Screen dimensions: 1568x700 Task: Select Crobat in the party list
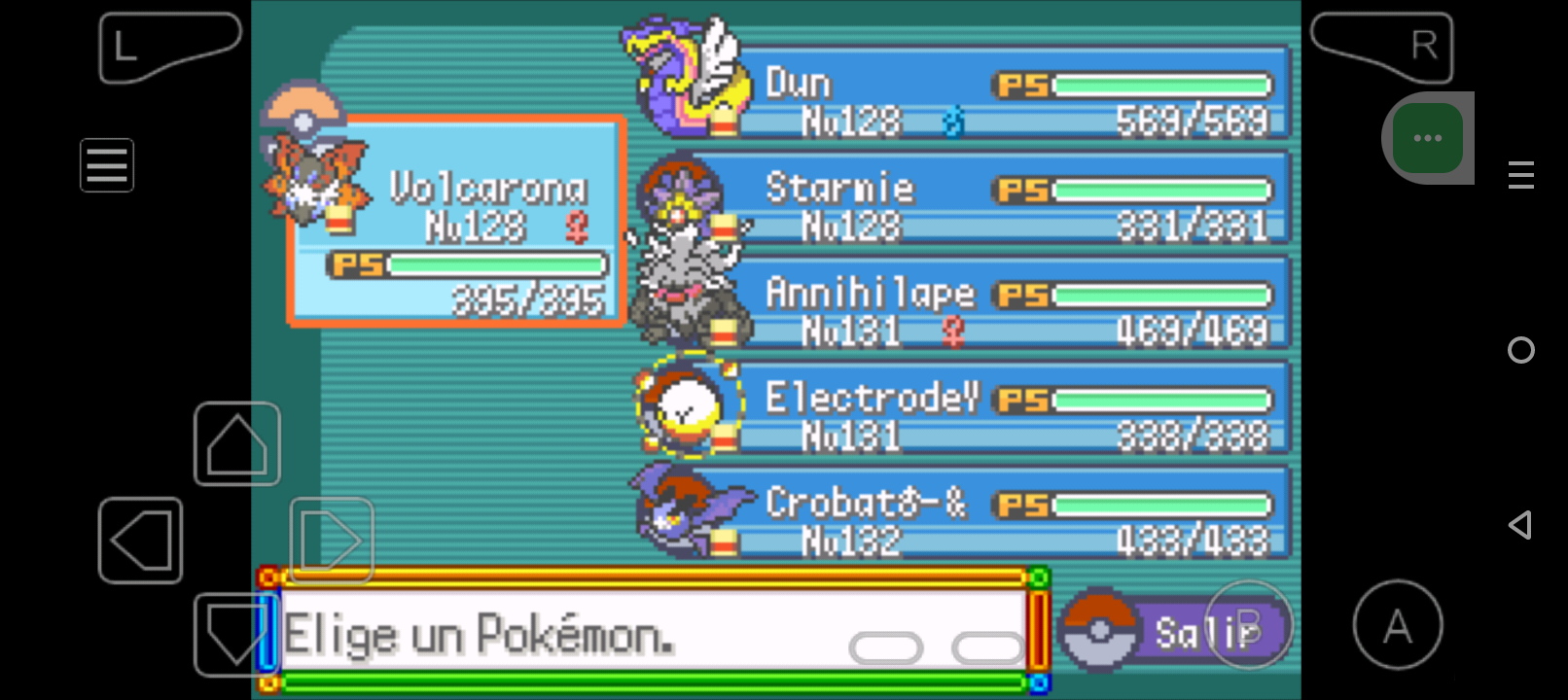1012,515
